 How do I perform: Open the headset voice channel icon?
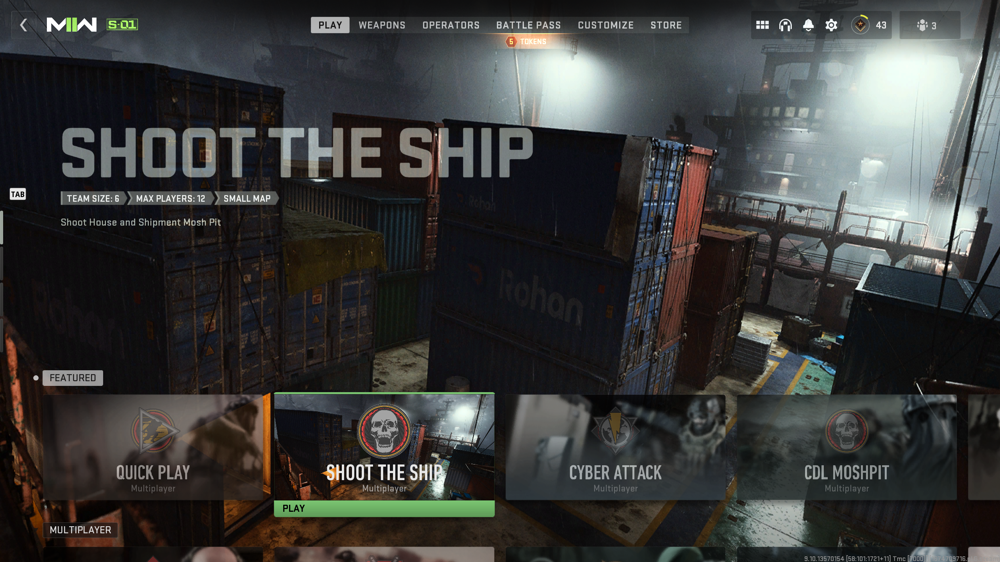coord(785,25)
